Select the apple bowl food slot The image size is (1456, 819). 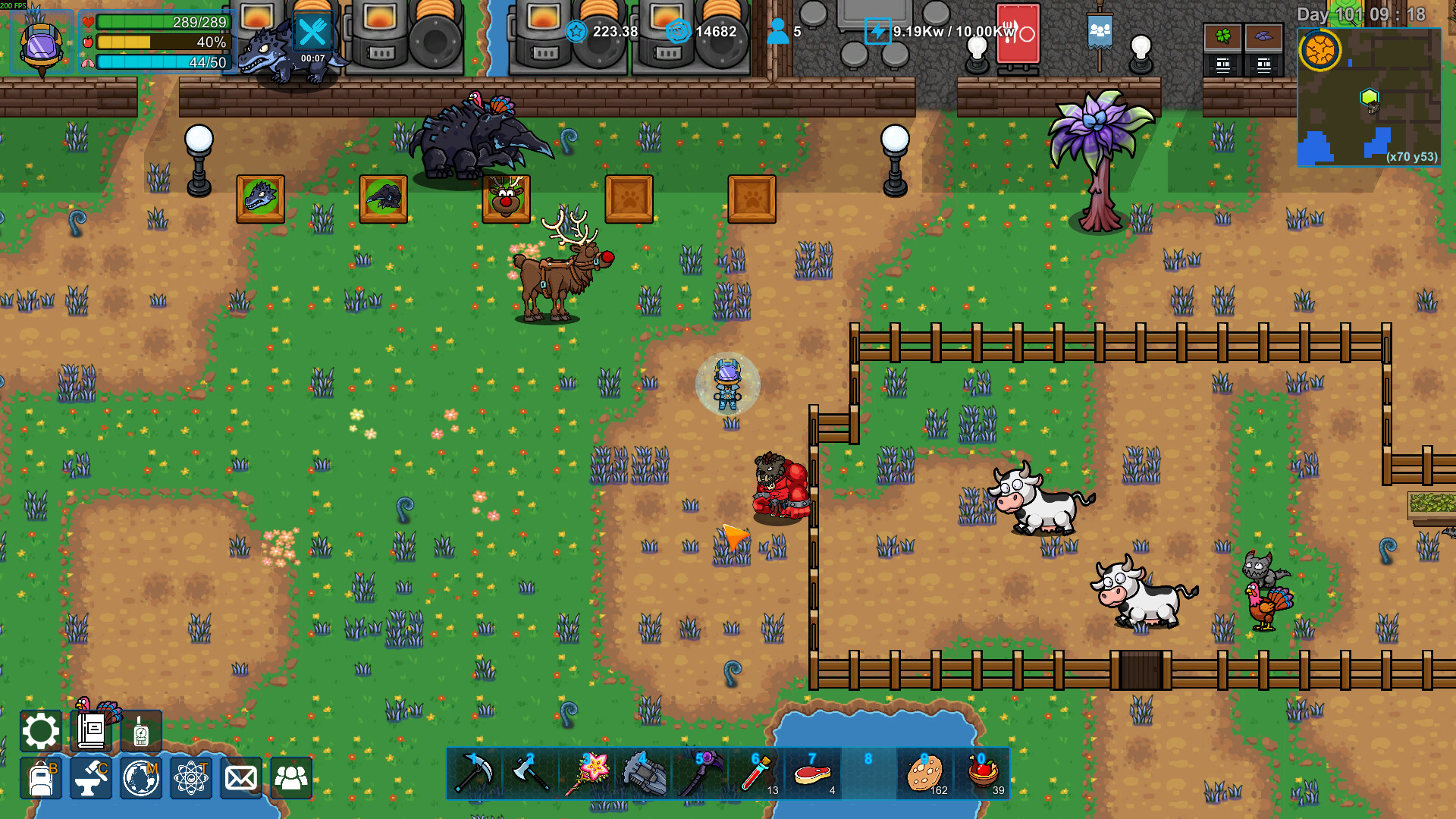tap(982, 773)
